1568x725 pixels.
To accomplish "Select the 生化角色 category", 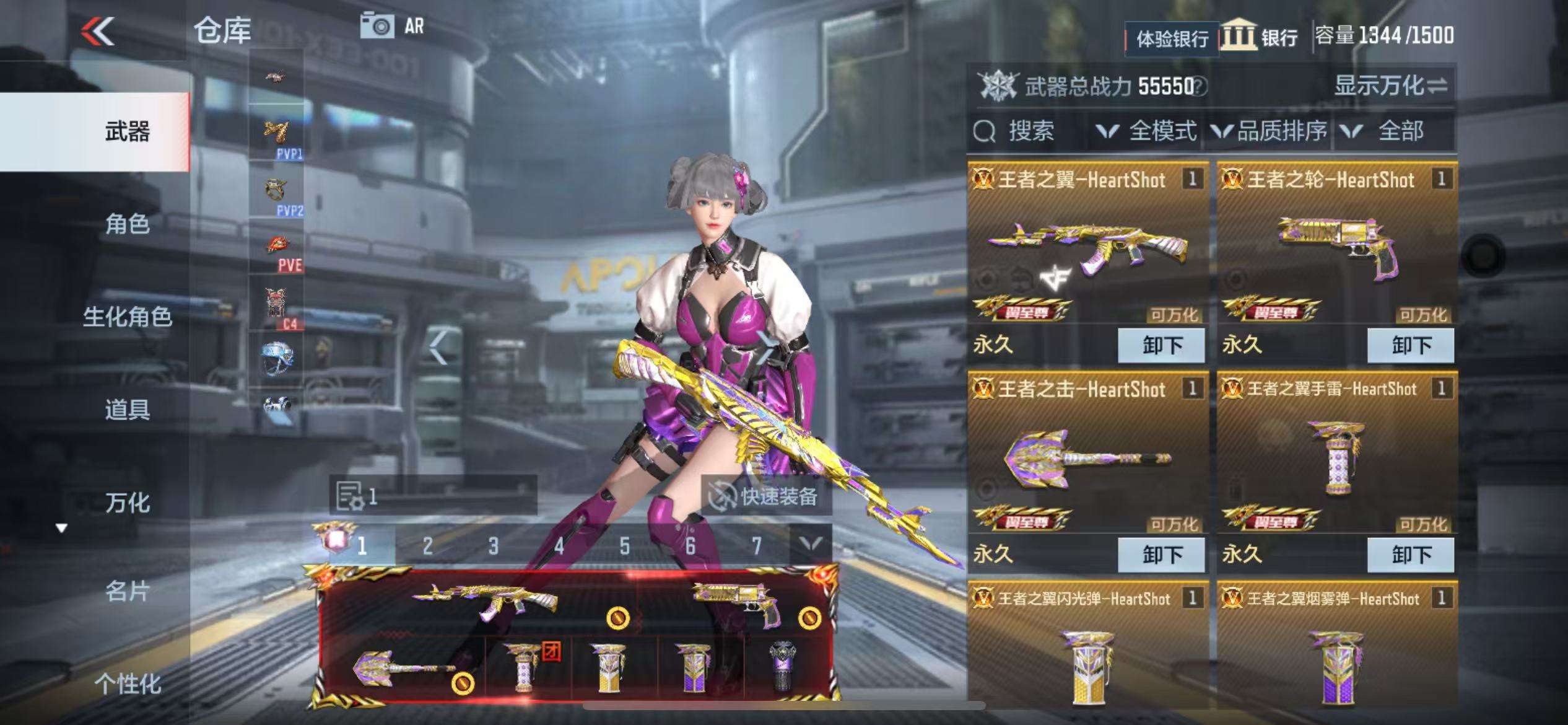I will (127, 317).
